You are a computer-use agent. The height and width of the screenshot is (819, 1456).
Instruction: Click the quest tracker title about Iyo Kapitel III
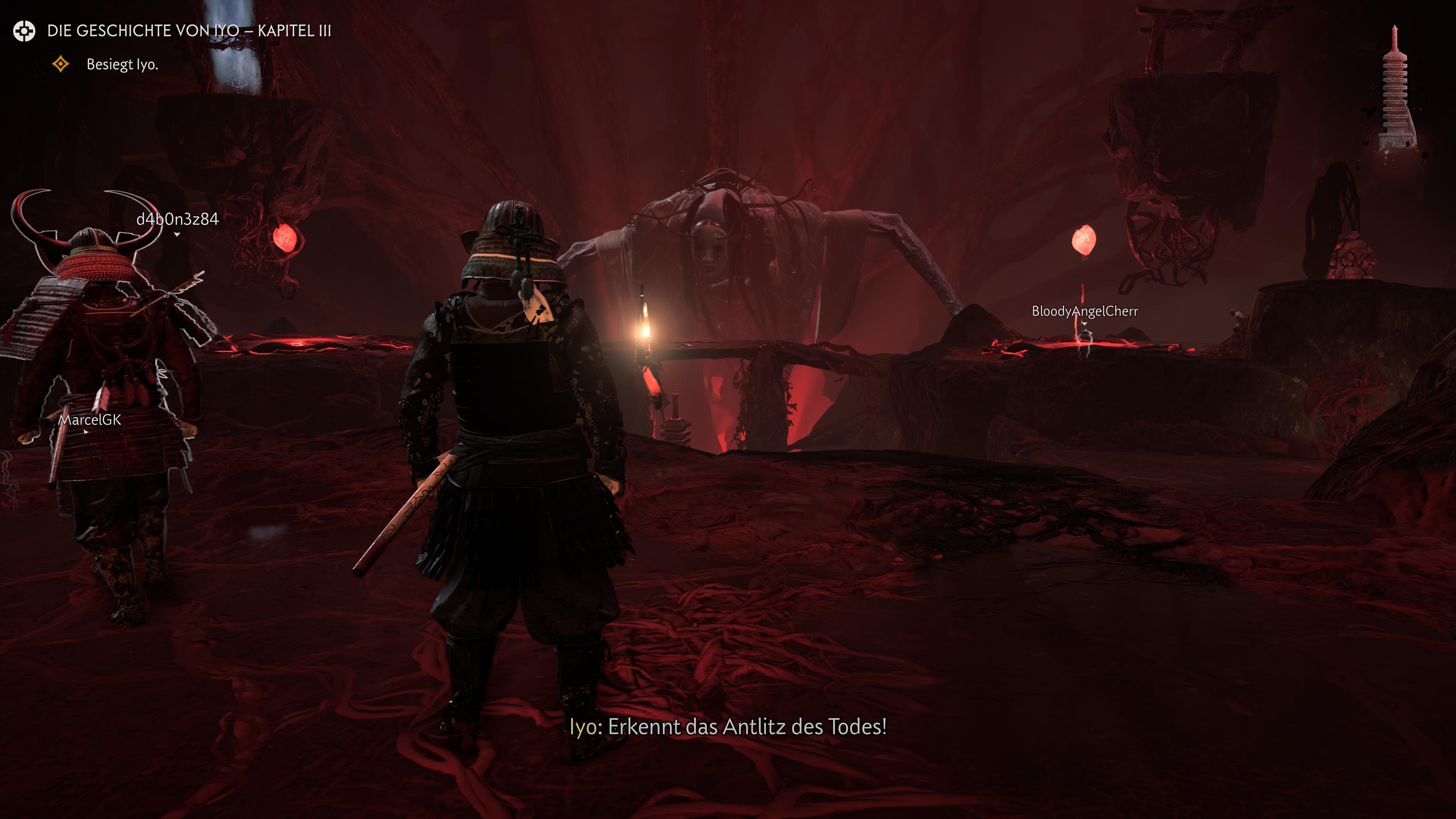(x=189, y=30)
